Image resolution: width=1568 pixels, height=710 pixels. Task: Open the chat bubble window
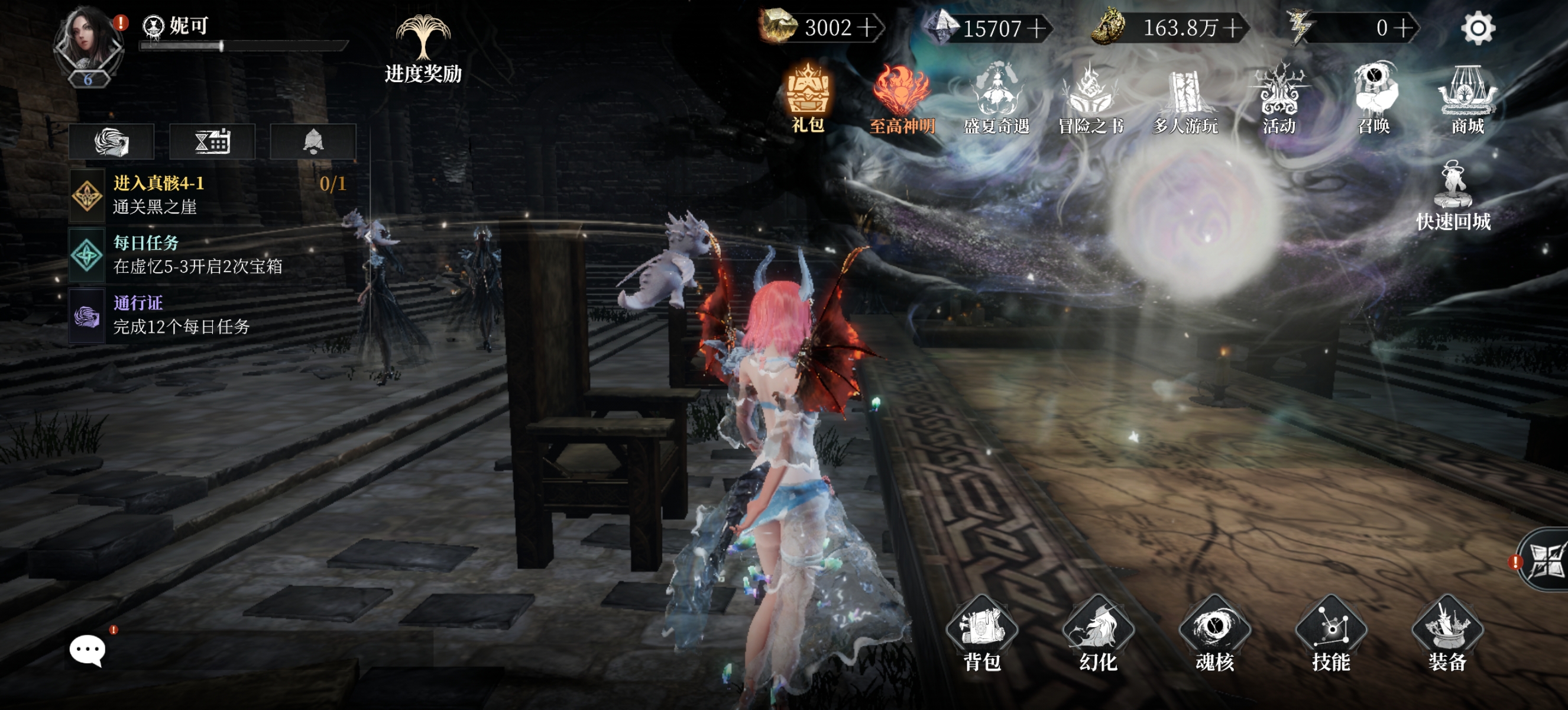click(88, 650)
